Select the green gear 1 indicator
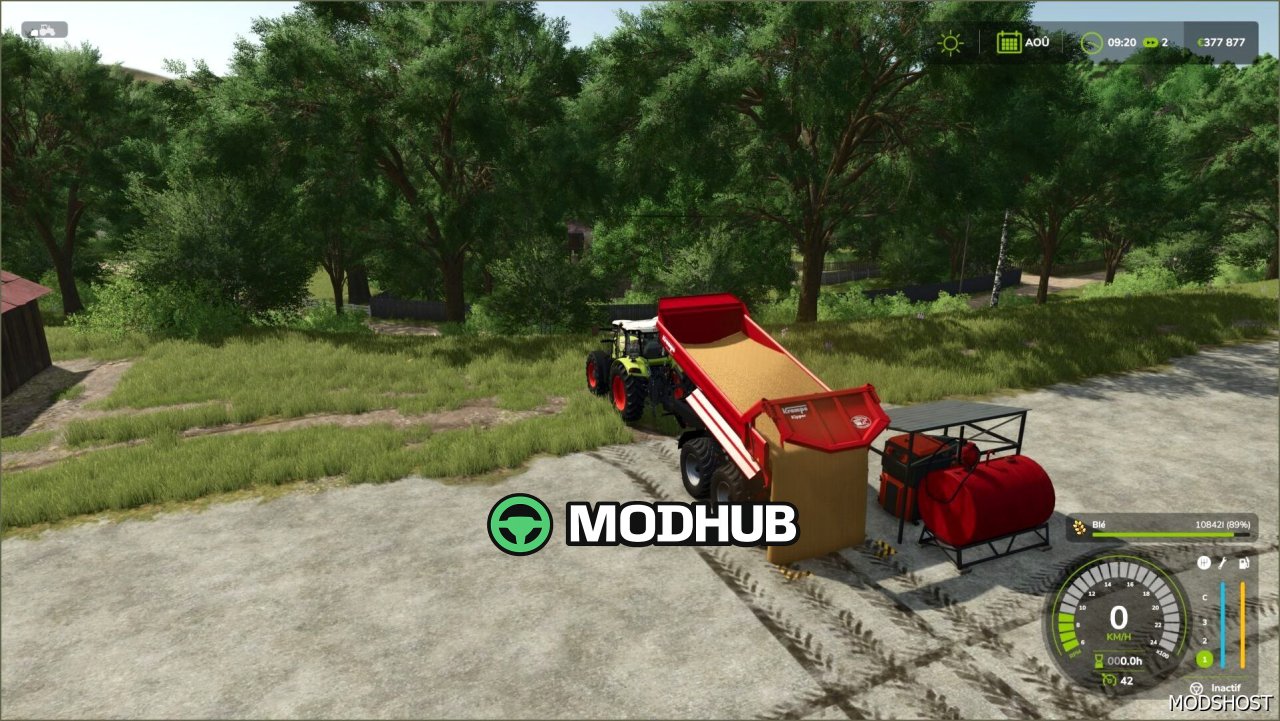The height and width of the screenshot is (721, 1280). tap(1204, 659)
